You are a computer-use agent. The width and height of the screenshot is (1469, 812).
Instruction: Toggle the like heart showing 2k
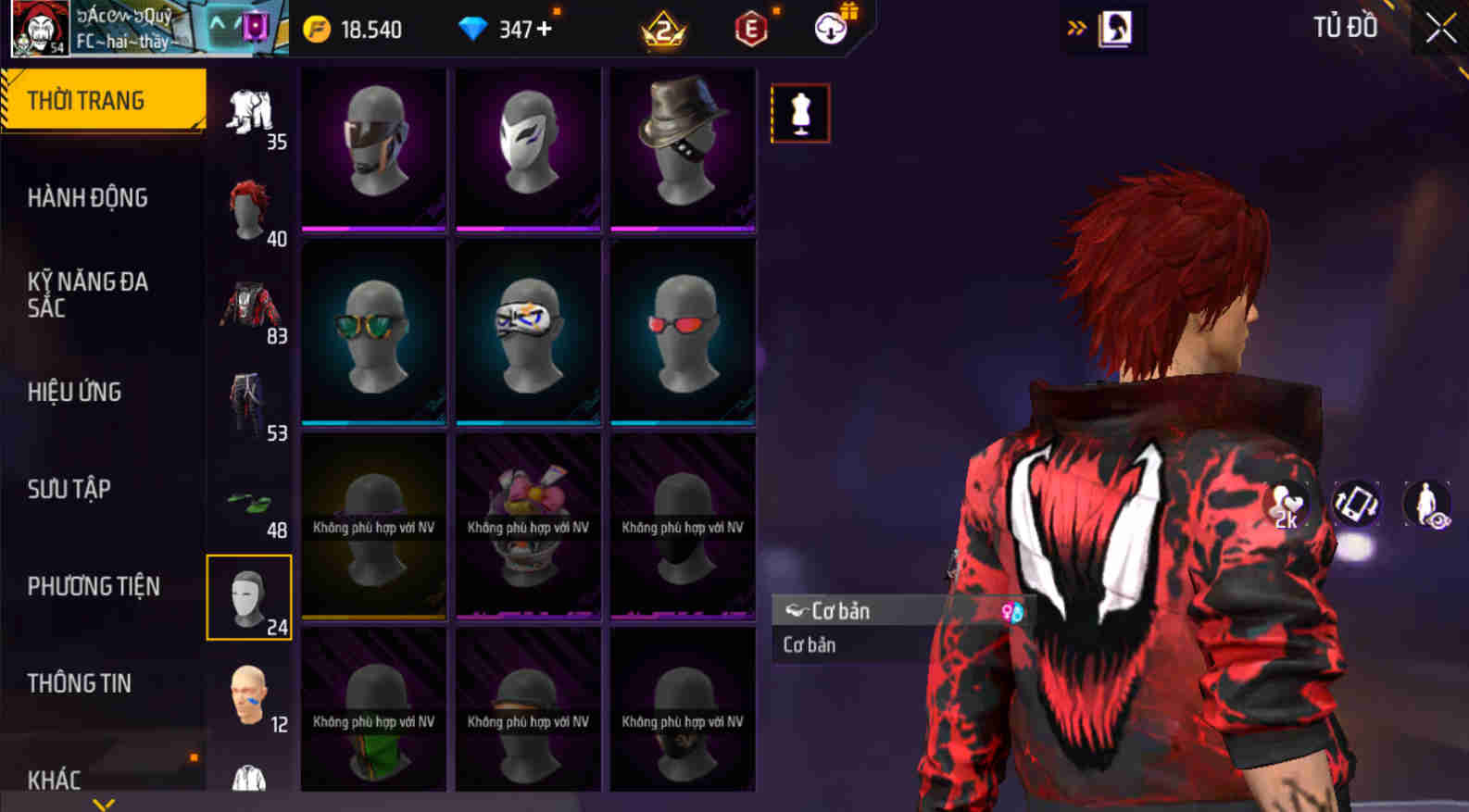[x=1287, y=506]
